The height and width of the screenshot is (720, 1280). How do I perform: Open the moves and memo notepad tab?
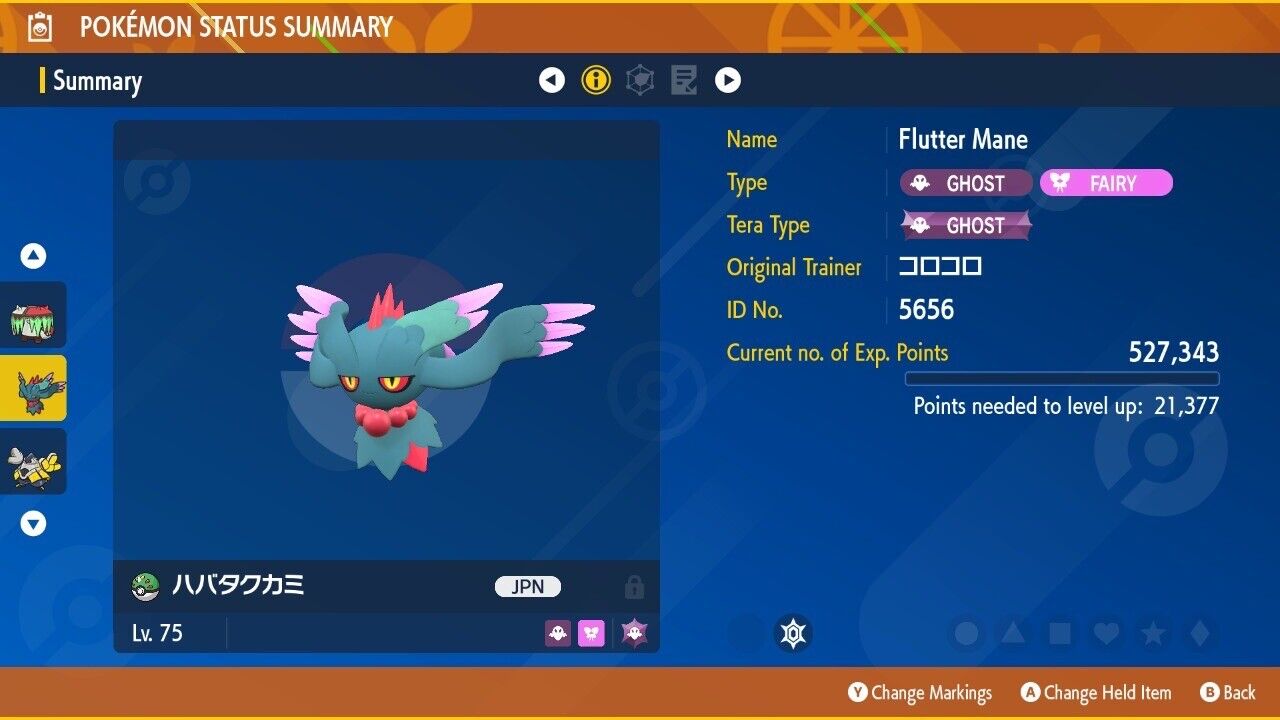(684, 80)
